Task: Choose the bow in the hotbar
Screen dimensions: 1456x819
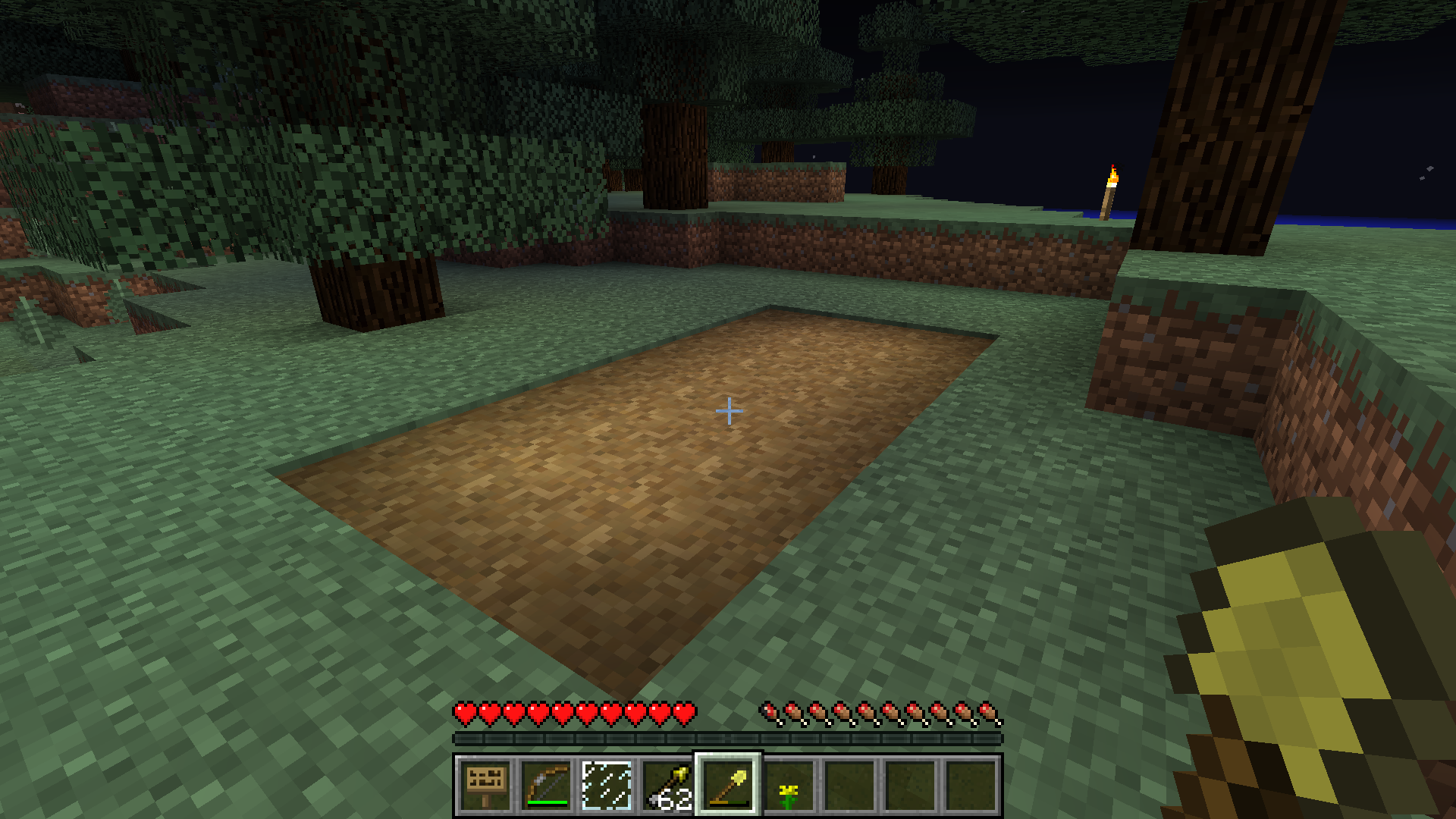Action: [x=546, y=785]
